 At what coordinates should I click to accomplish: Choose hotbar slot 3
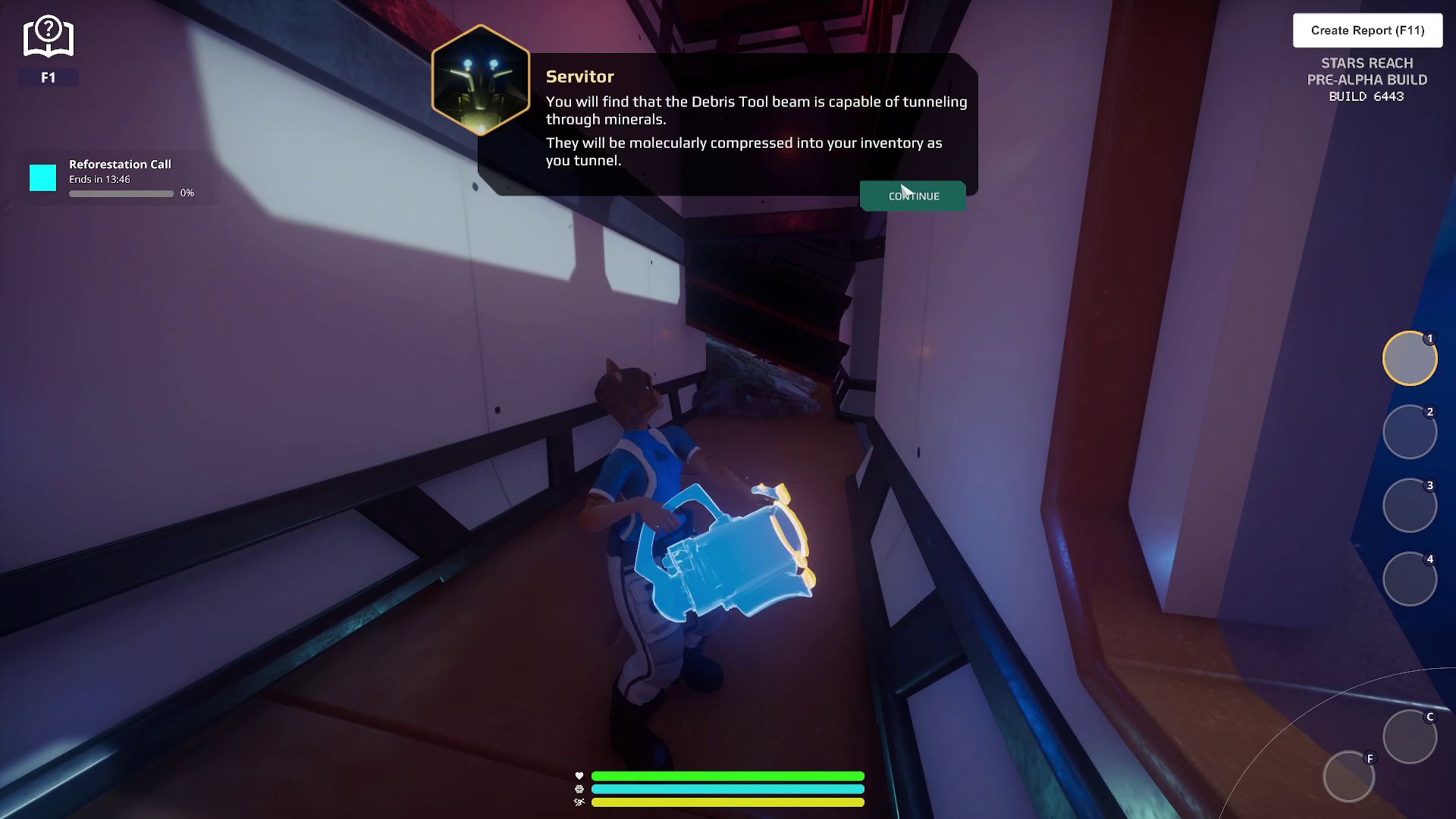click(x=1410, y=506)
